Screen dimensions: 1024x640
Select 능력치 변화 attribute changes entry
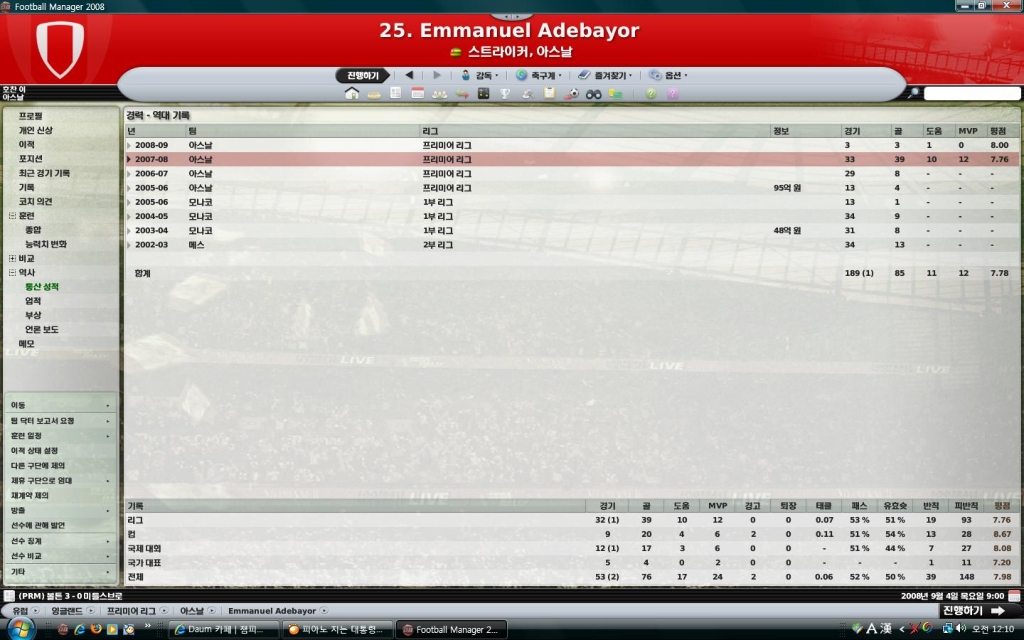point(46,244)
